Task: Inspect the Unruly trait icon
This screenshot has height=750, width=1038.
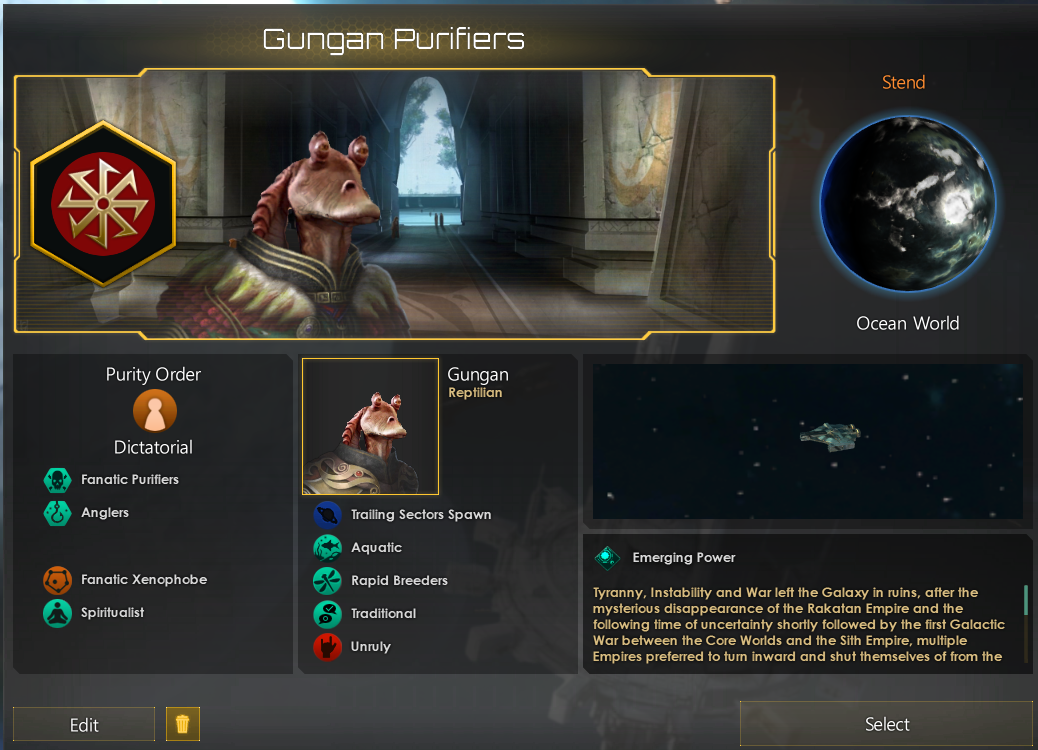Action: 327,647
